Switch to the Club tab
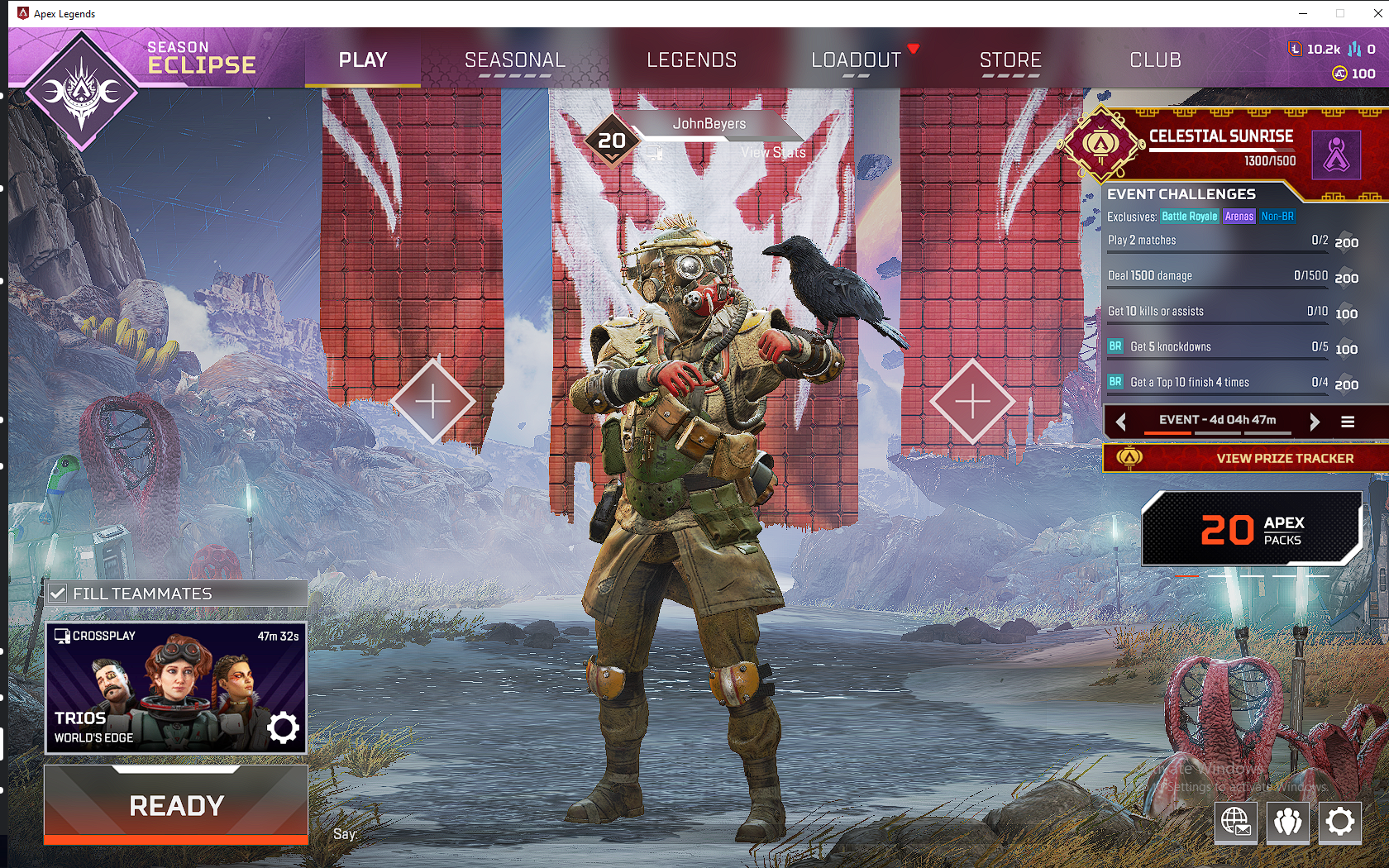Screen dimensions: 1389x868 [1155, 60]
